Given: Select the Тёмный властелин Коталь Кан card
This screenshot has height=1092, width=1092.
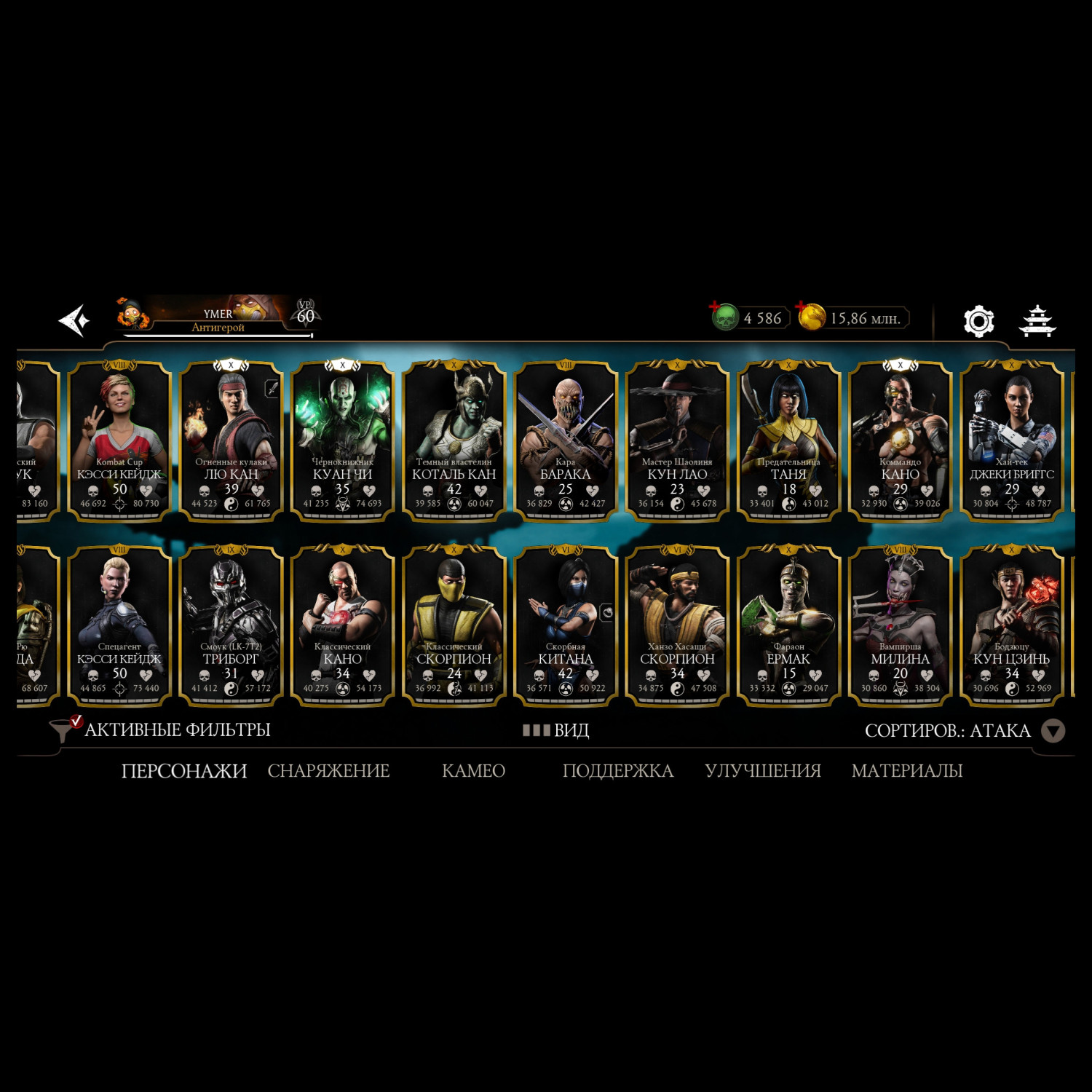Looking at the screenshot, I should 454,440.
